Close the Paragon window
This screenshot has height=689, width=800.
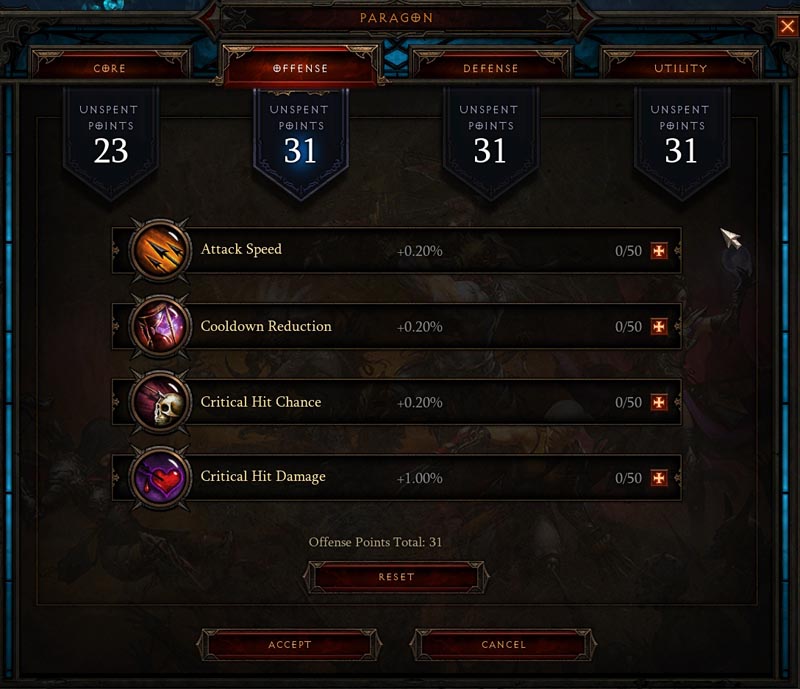[787, 27]
